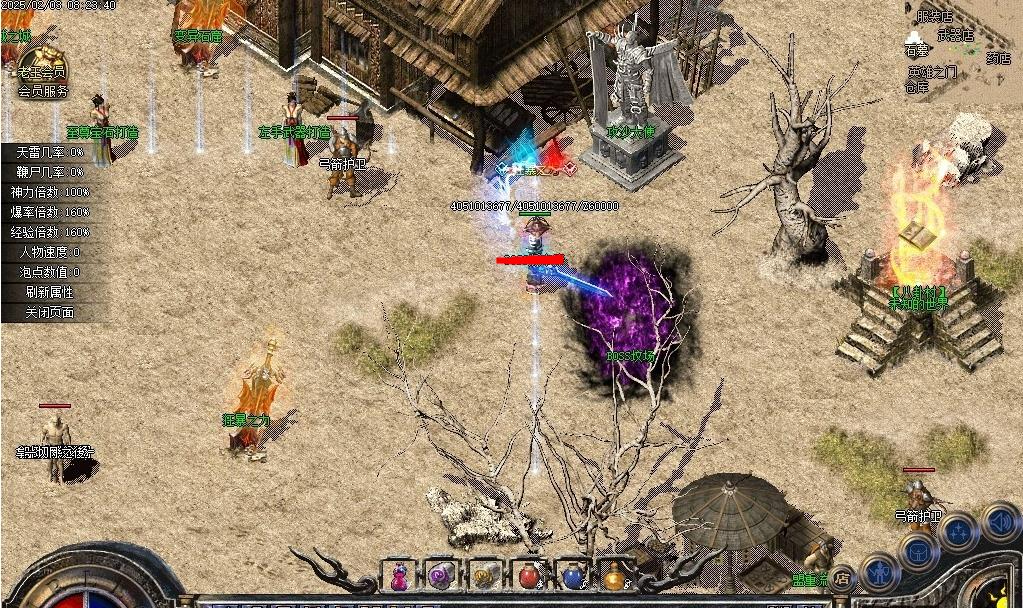This screenshot has width=1023, height=608.
Task: Click the 刷新属性 refresh attributes button
Action: (50, 292)
